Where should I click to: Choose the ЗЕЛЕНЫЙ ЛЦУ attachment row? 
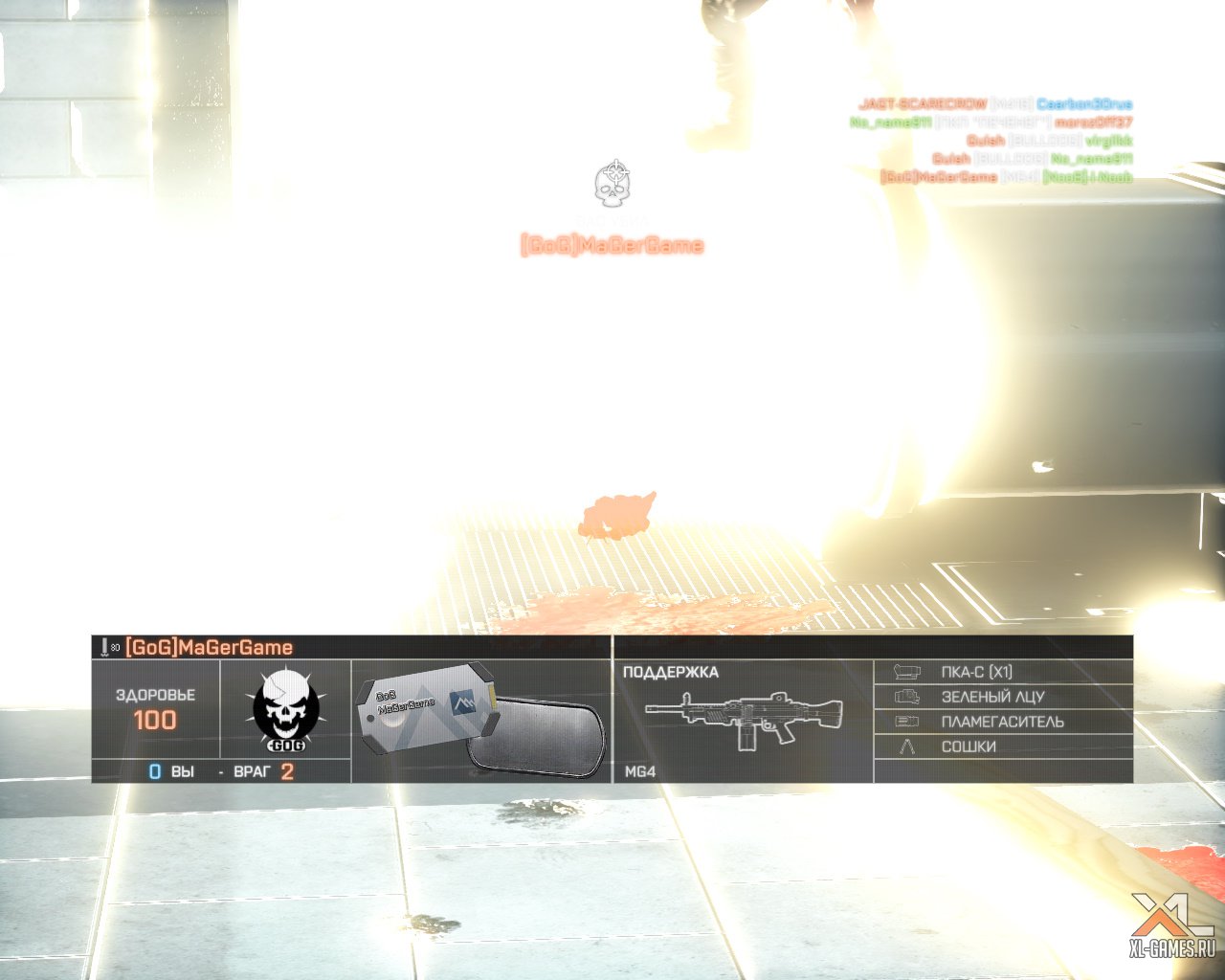[x=1002, y=697]
